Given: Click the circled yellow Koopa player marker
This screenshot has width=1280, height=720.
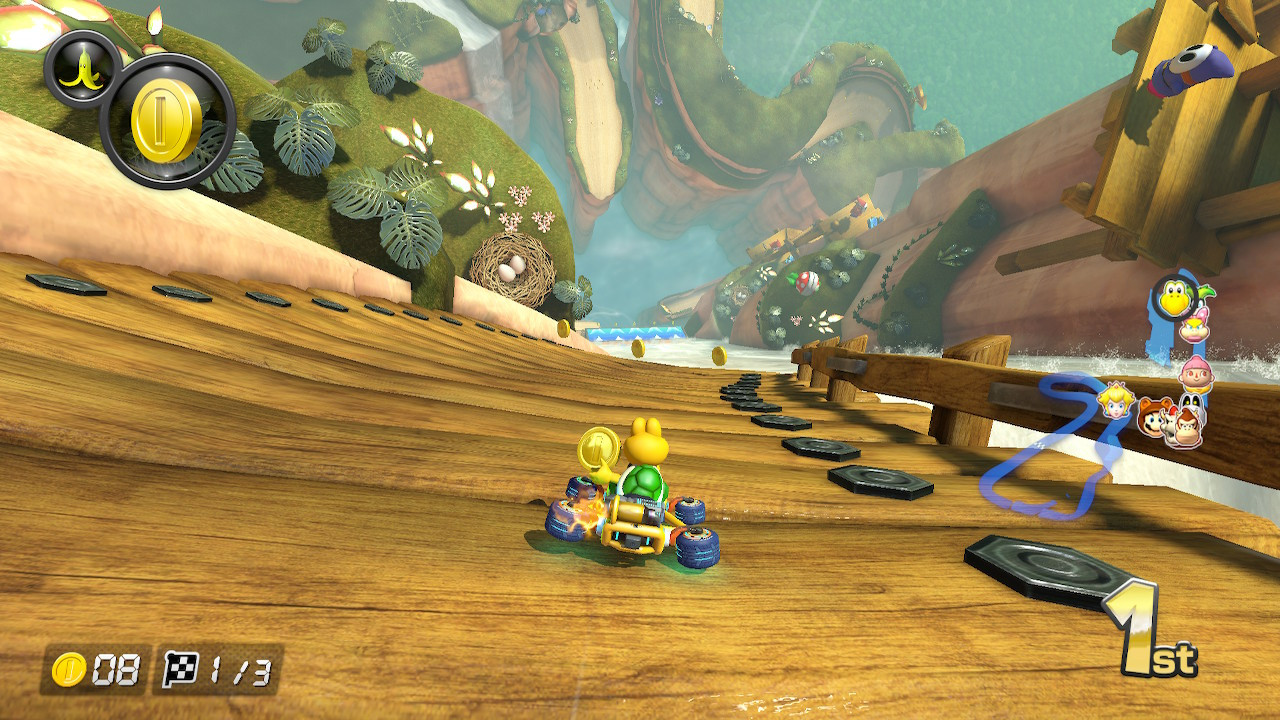Looking at the screenshot, I should [1173, 298].
